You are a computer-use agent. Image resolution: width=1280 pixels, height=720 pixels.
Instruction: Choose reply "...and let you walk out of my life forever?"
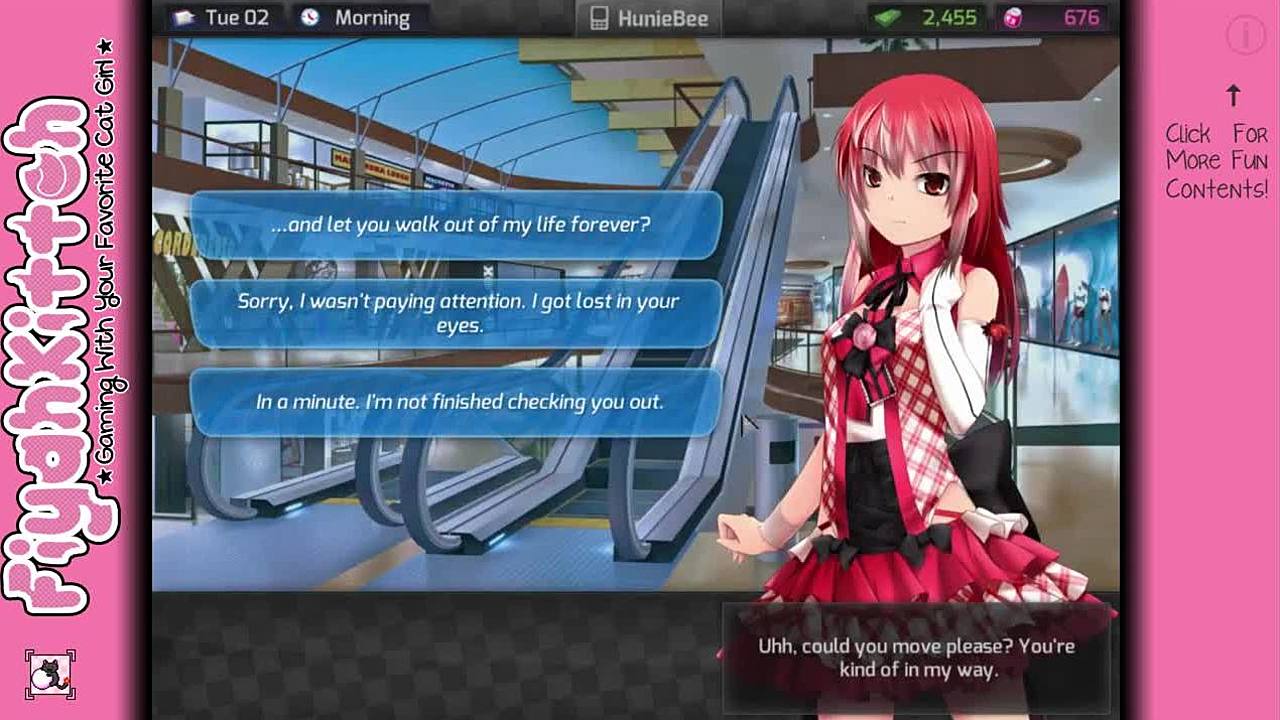coord(456,225)
